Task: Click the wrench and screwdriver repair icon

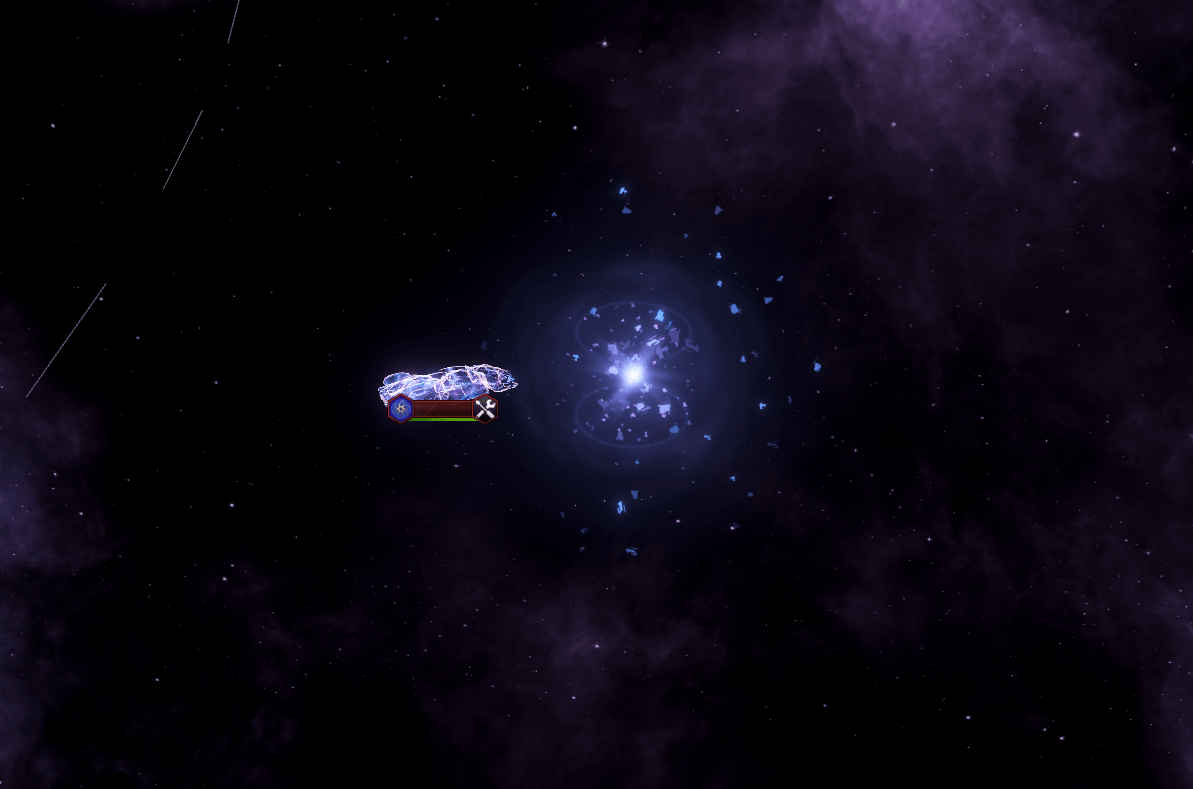Action: tap(485, 408)
